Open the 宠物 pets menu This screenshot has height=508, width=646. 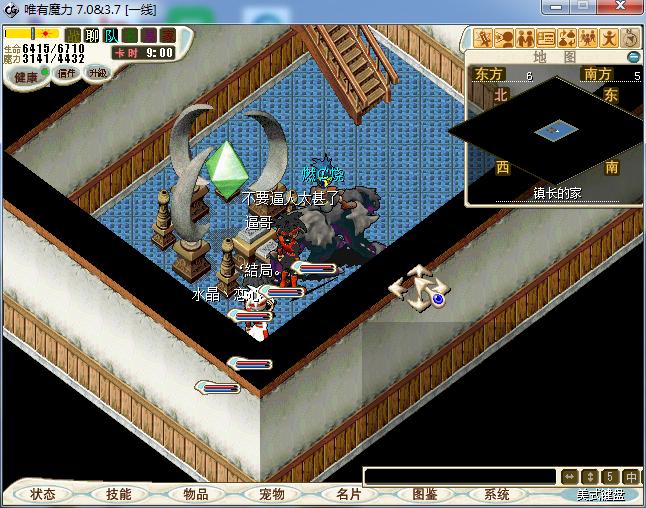[x=271, y=494]
